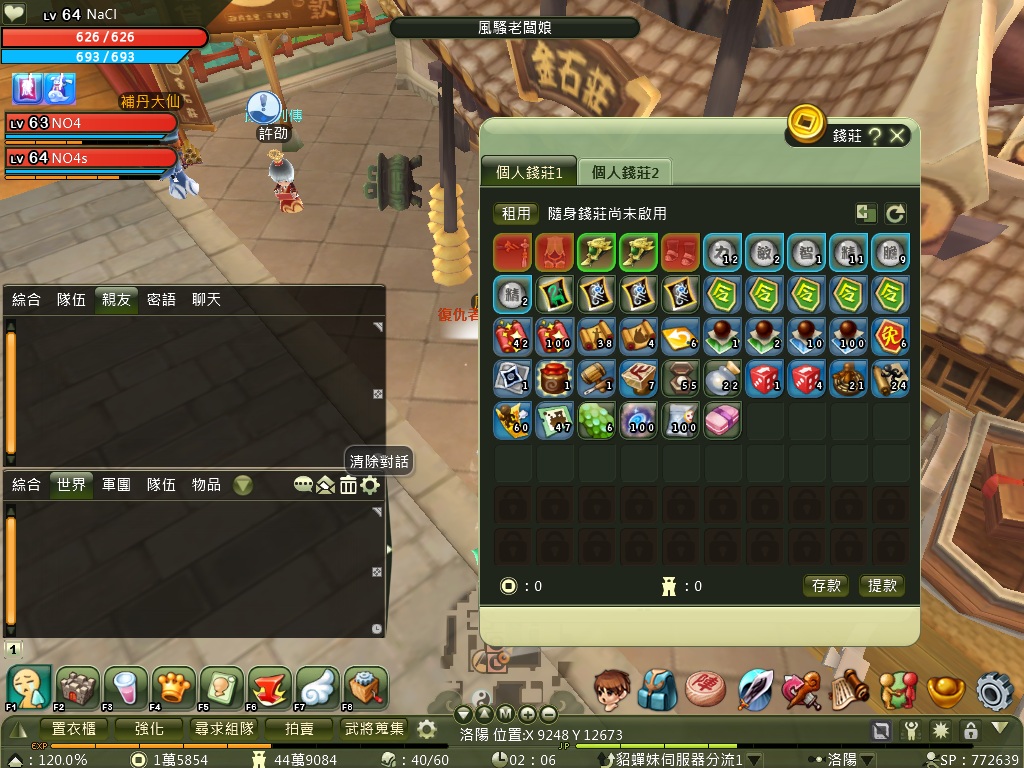Open the 置衣櫃 wardrobe button
Viewport: 1024px width, 768px height.
pyautogui.click(x=73, y=728)
